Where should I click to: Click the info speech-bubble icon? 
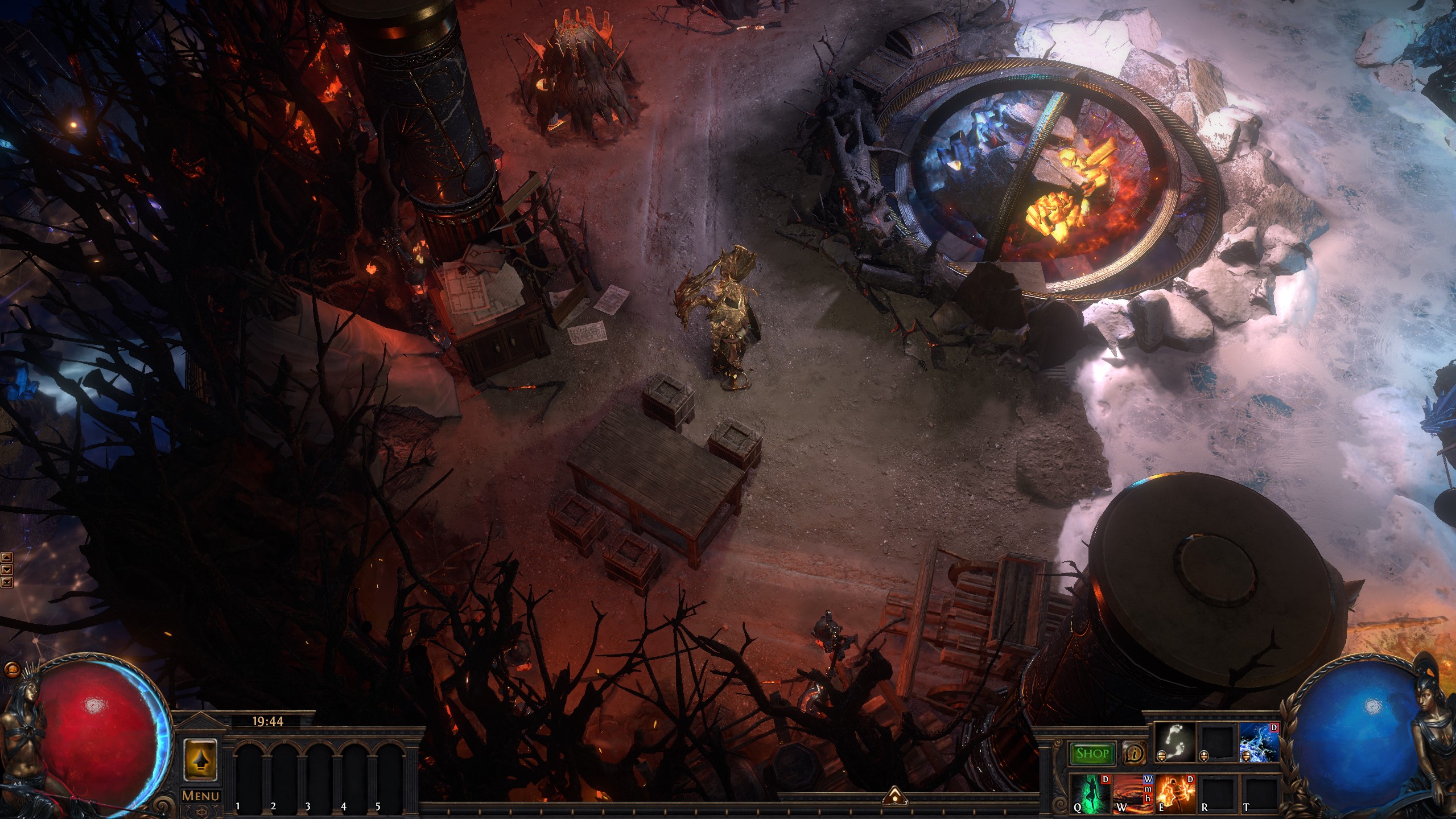point(1133,754)
